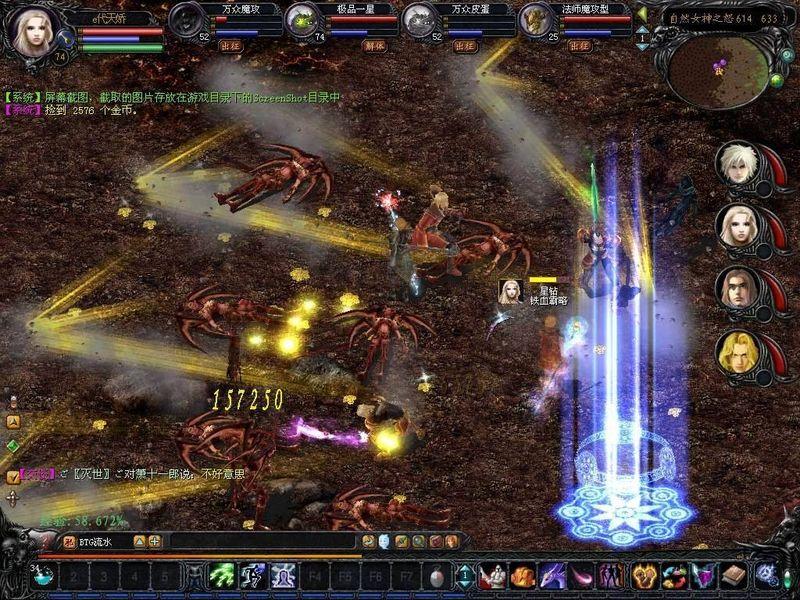Click the player character portrait

[33, 30]
